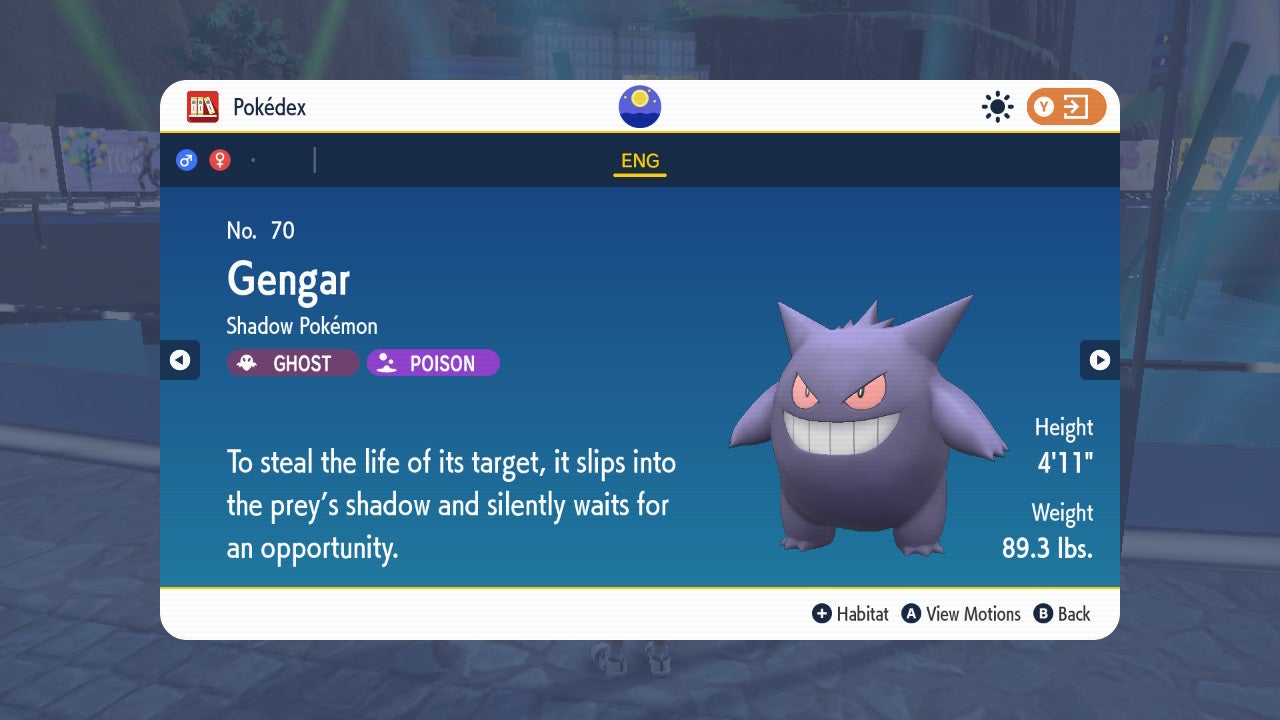Click the Pokédex book icon
This screenshot has height=720, width=1280.
tap(203, 106)
